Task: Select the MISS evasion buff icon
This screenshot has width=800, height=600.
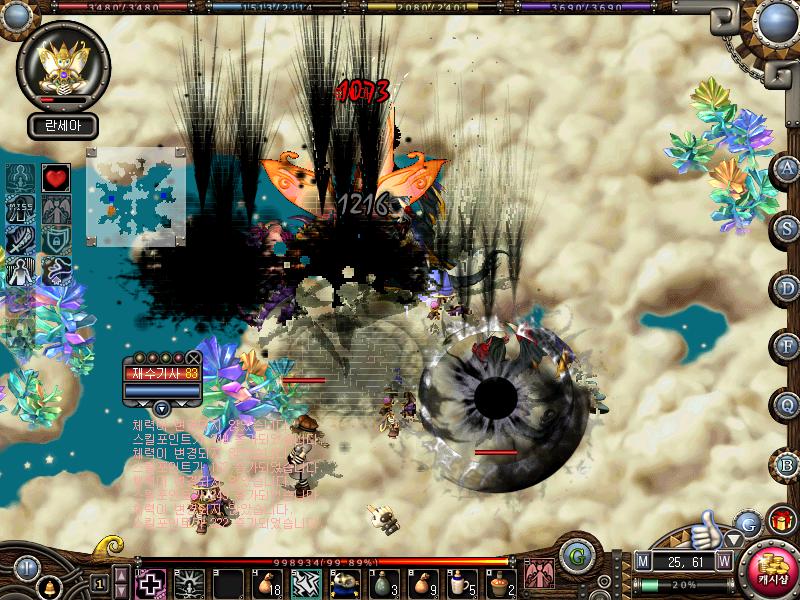Action: 21,210
